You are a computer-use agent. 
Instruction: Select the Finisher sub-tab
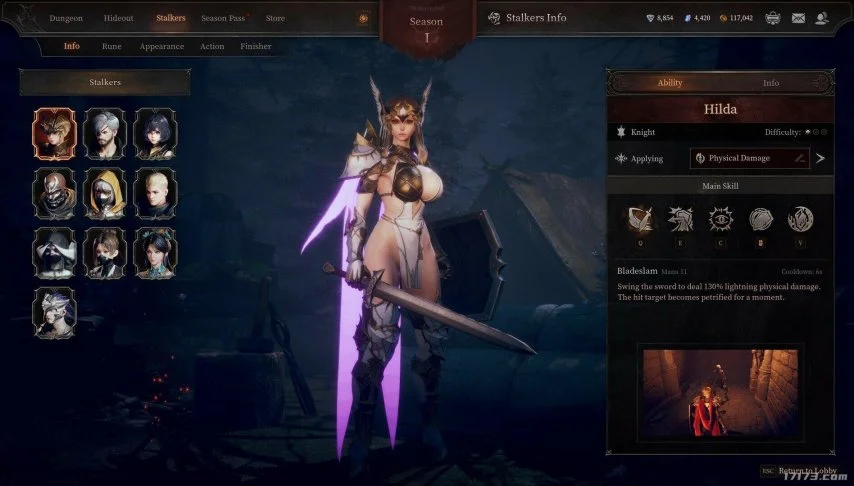pos(255,46)
